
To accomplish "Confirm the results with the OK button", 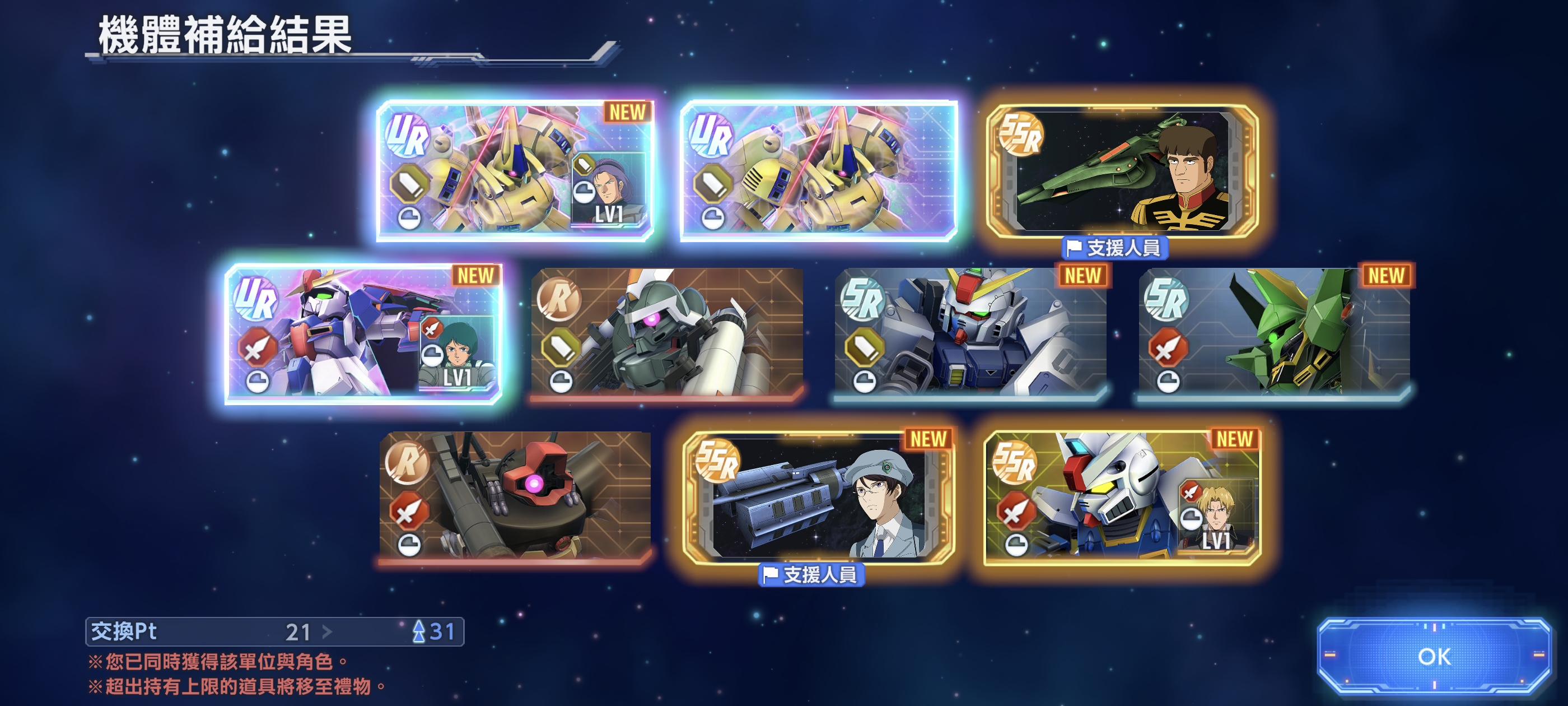I will coord(1434,656).
